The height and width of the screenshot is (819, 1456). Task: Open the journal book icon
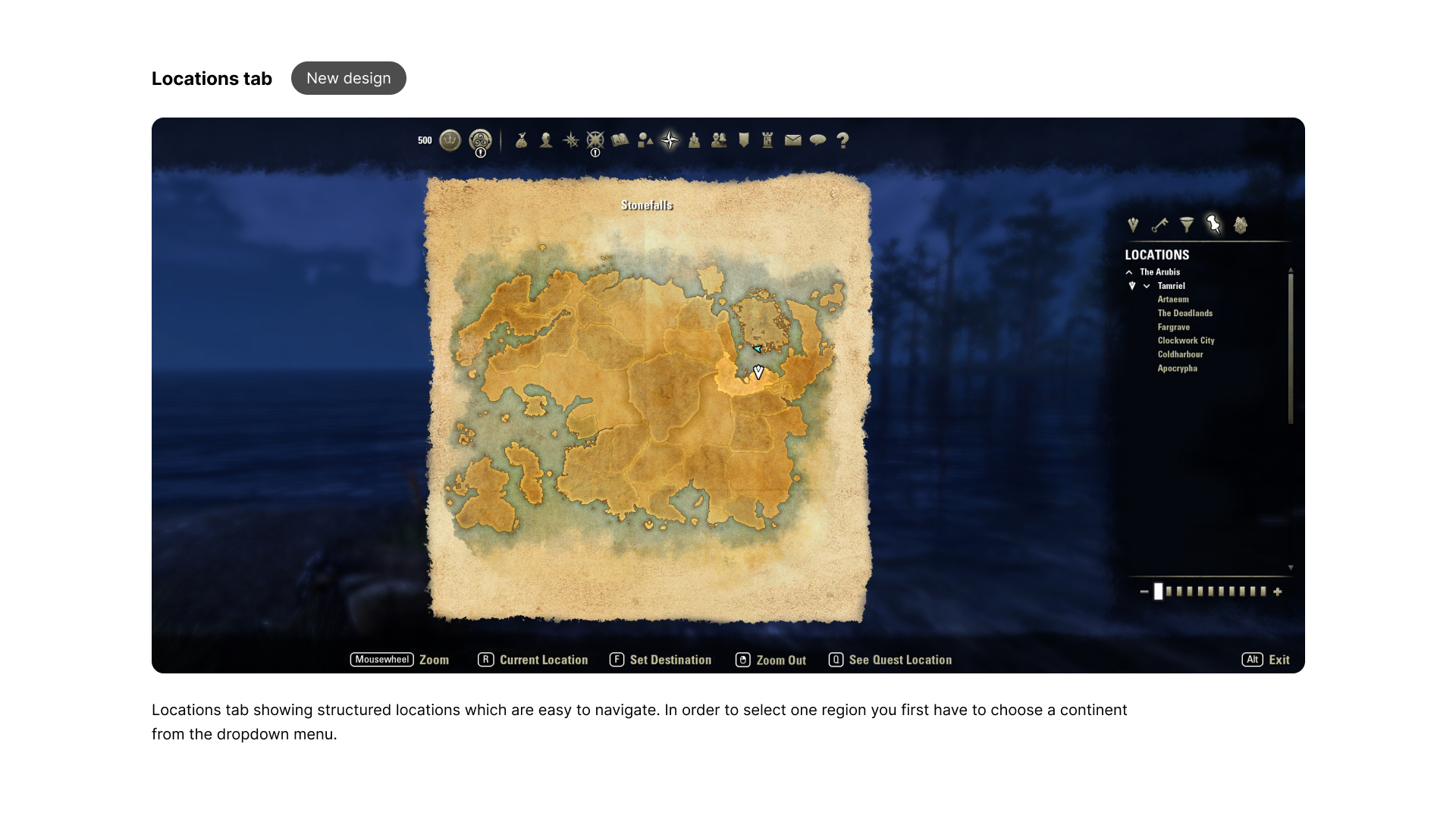(620, 140)
